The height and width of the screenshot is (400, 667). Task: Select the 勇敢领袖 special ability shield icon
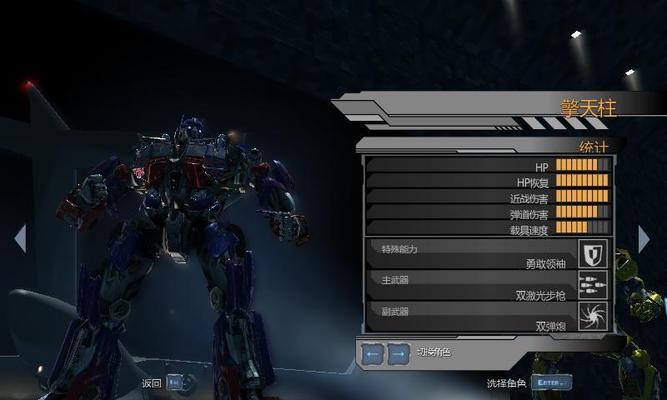pos(594,253)
